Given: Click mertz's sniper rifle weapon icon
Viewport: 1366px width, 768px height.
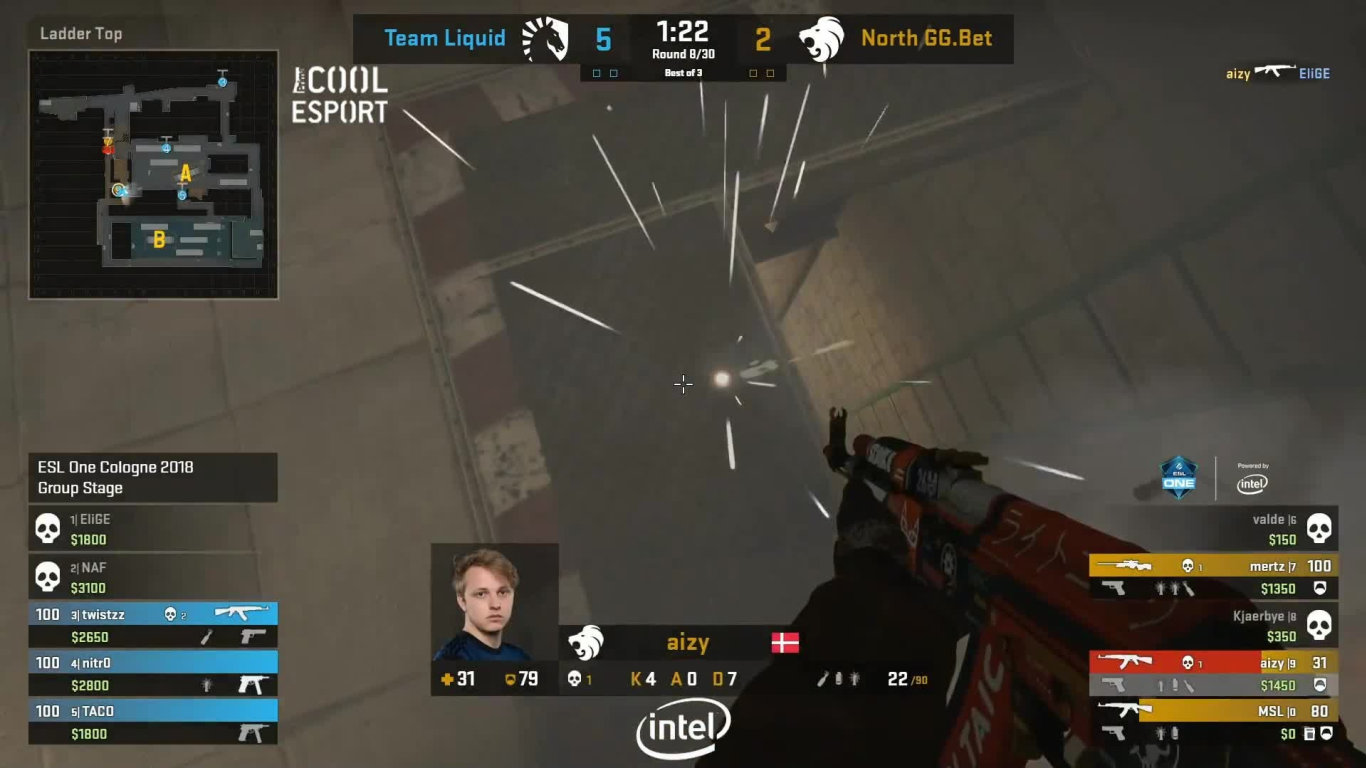Looking at the screenshot, I should pos(1133,565).
